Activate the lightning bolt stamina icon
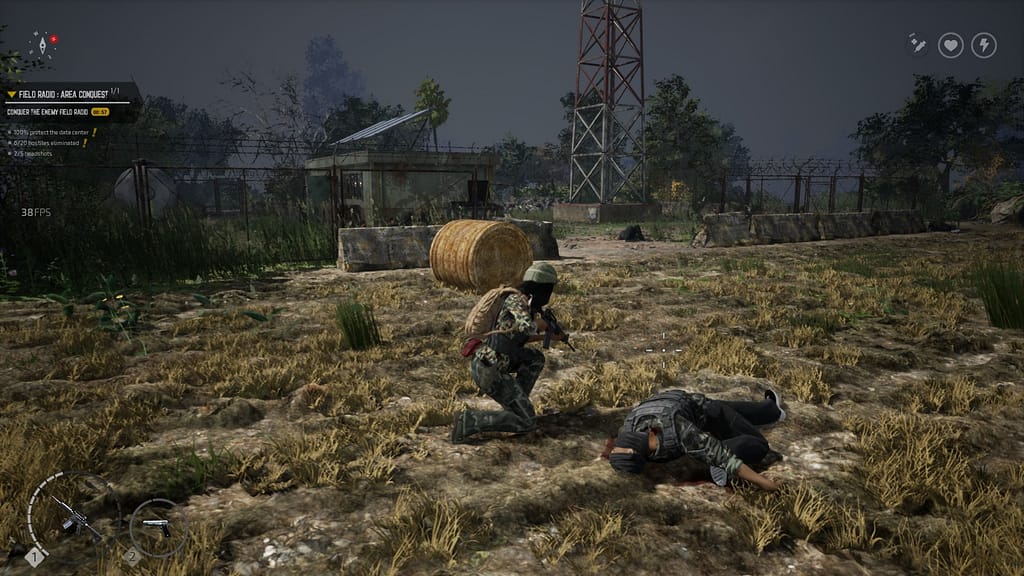The image size is (1024, 576). coord(984,45)
